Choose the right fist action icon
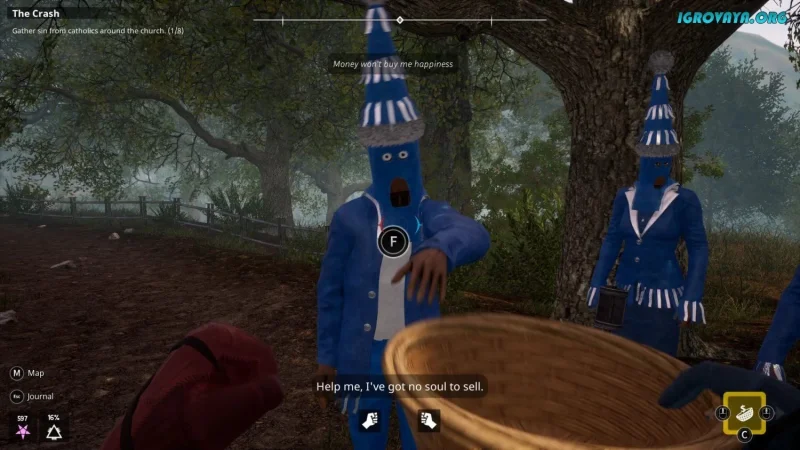800x450 pixels. 429,420
